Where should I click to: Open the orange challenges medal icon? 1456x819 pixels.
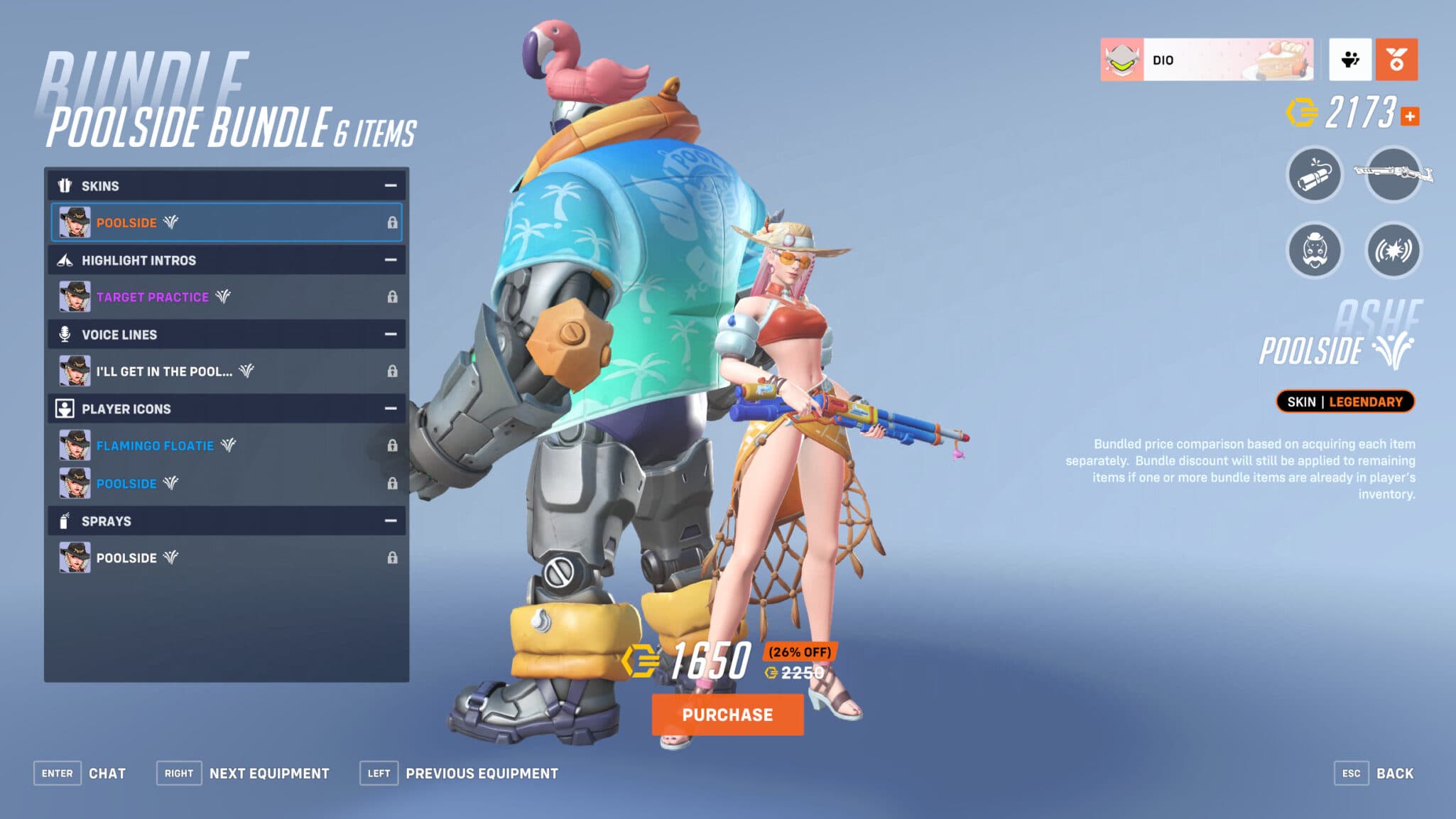coord(1396,60)
